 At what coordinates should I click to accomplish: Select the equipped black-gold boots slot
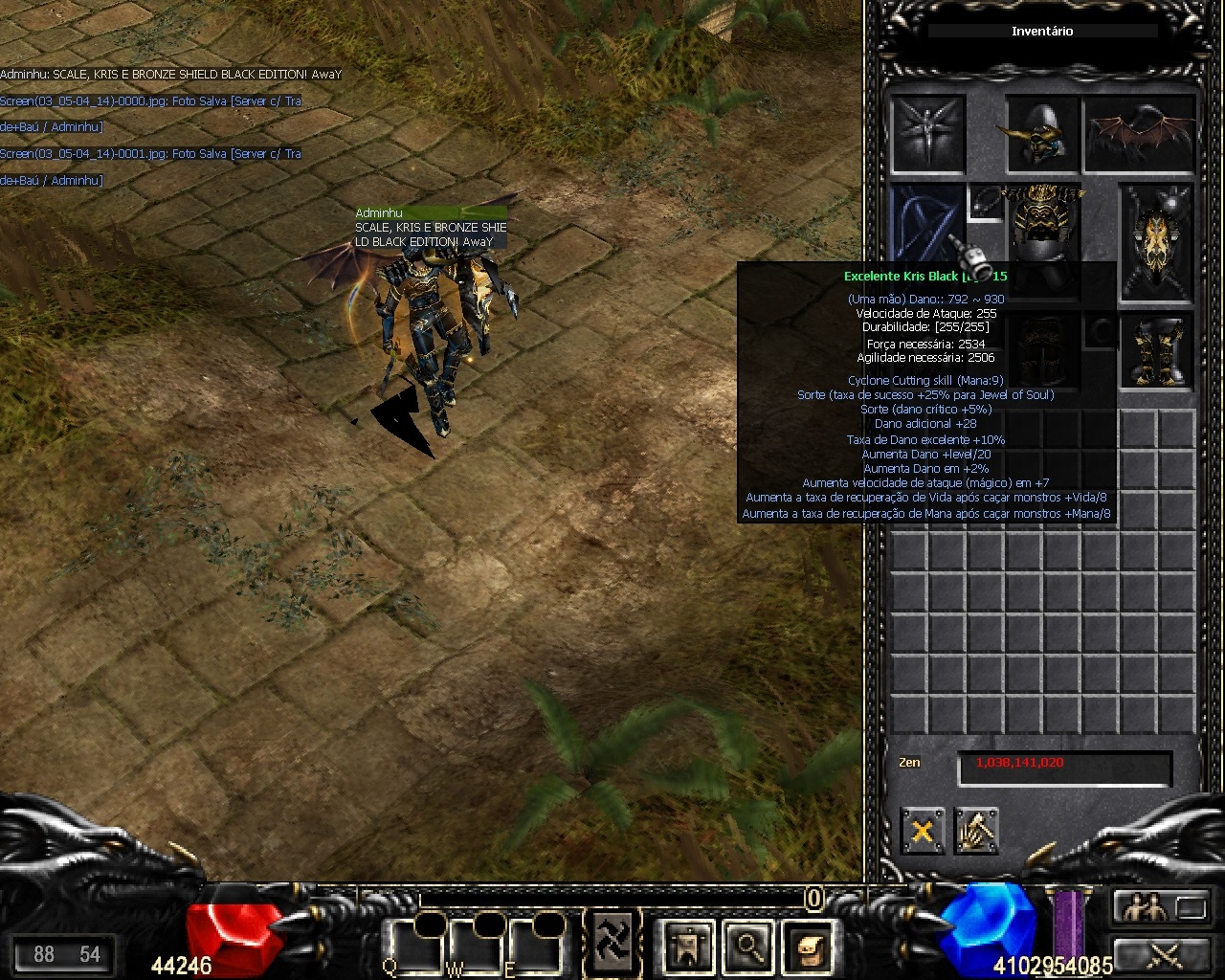tap(1156, 352)
